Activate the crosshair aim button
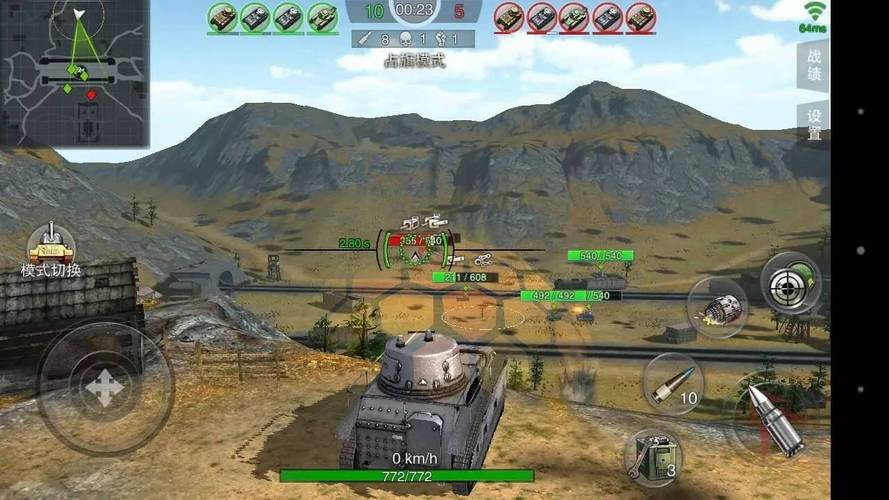The image size is (889, 500). coord(790,283)
